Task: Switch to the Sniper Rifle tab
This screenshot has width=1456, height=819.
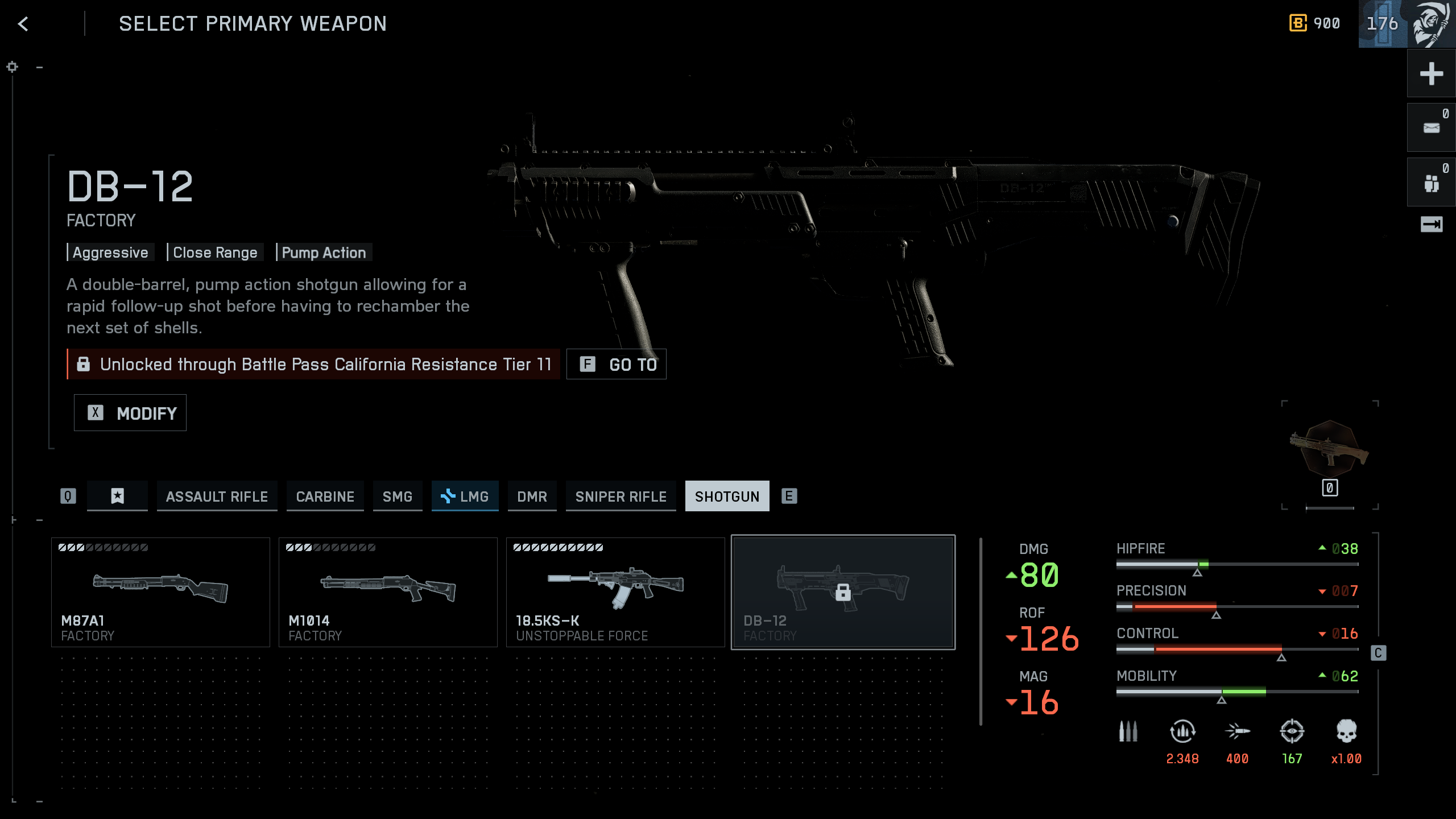Action: 621,497
